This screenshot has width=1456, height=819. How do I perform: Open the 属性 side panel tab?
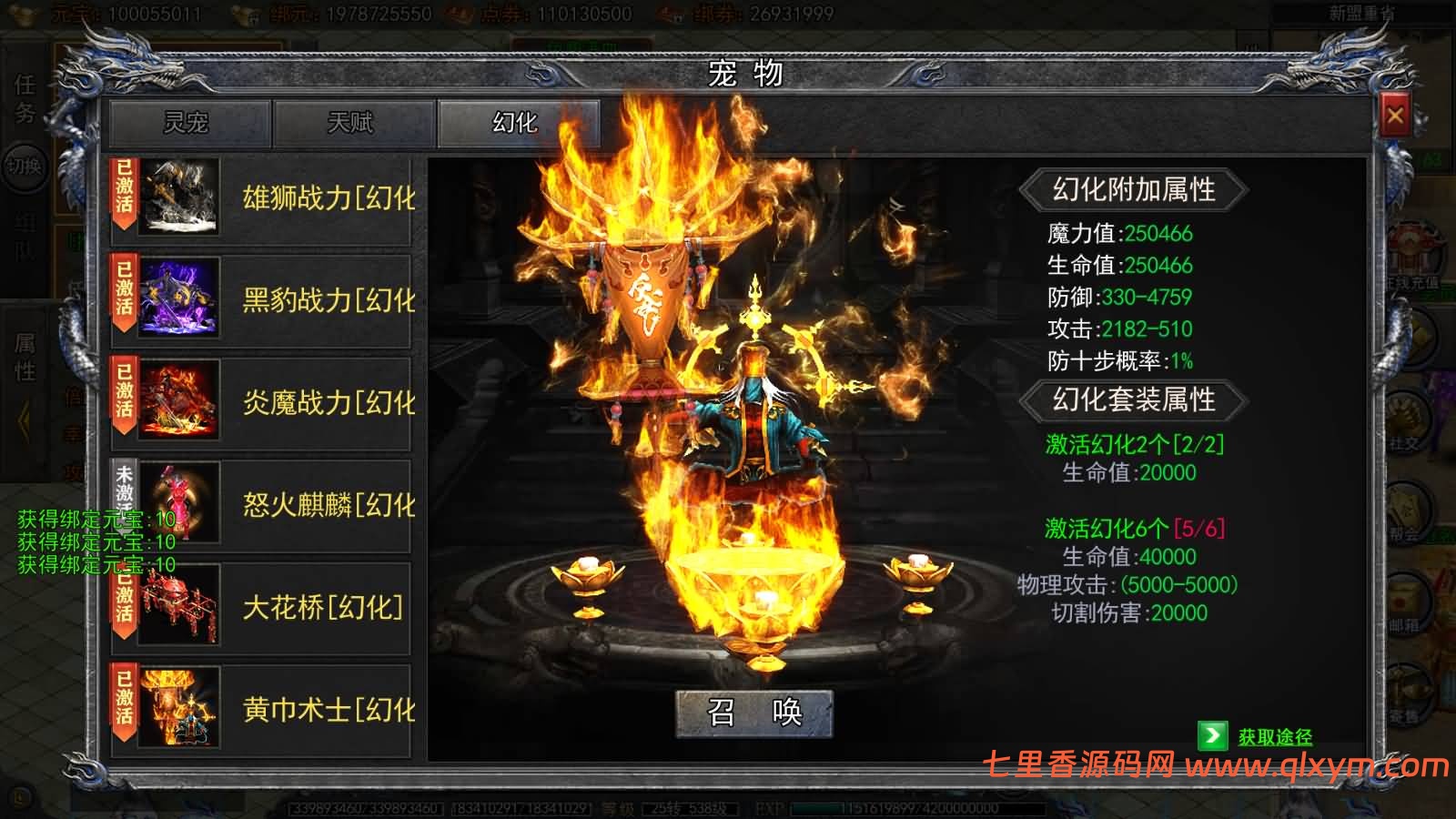(x=25, y=358)
